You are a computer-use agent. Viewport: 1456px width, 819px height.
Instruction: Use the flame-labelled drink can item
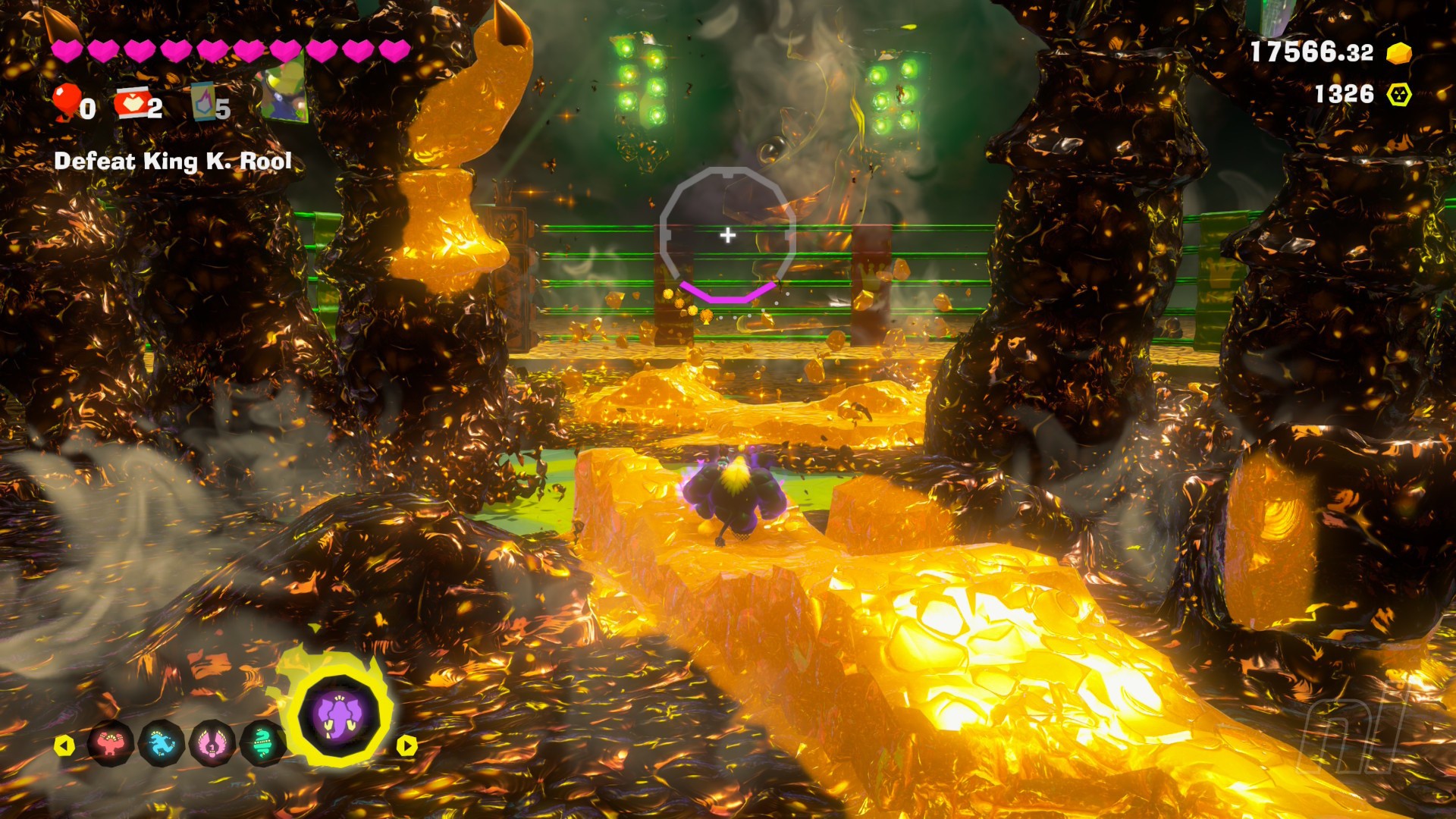tap(203, 102)
